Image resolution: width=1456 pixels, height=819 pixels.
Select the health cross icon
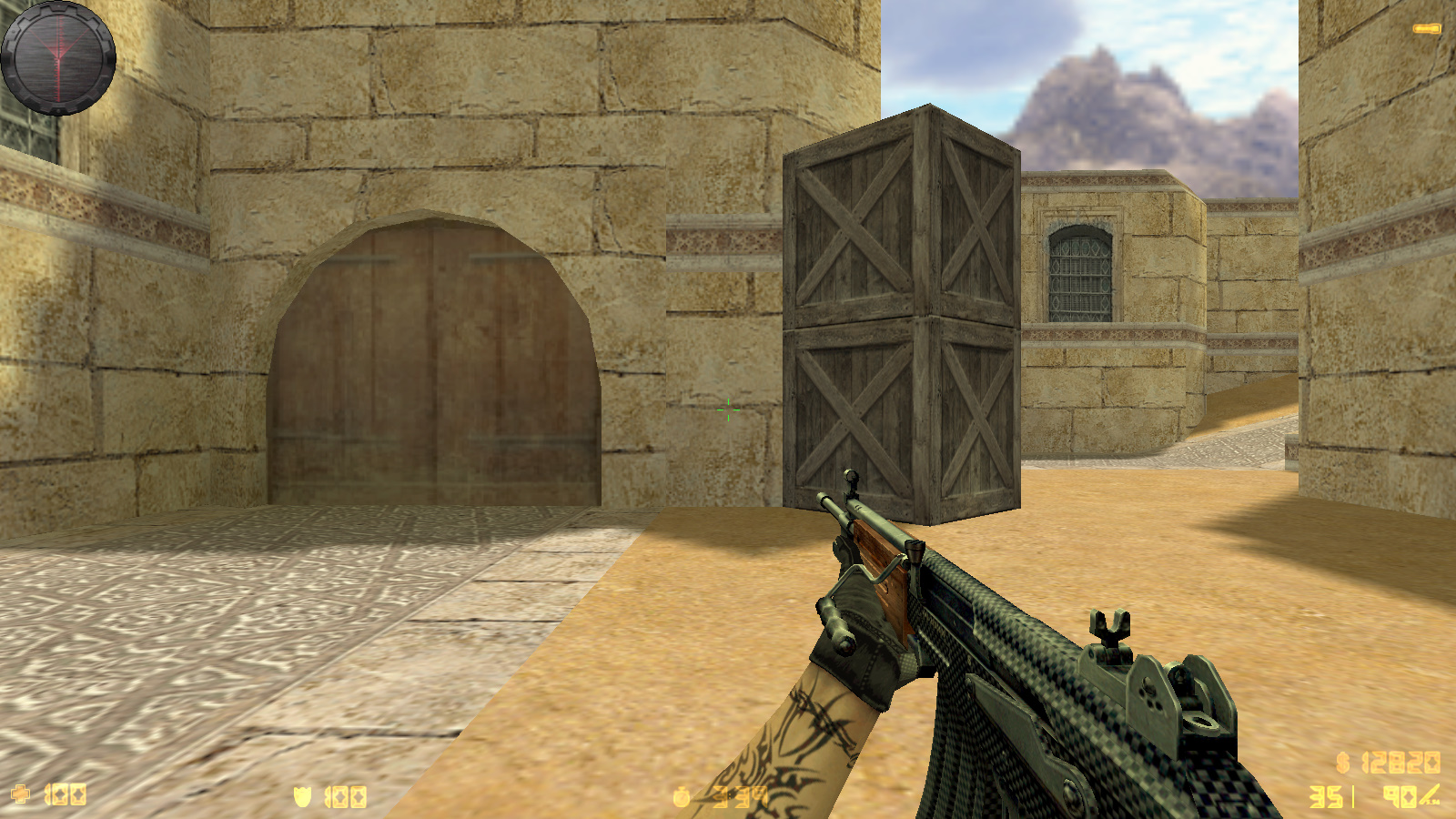pos(20,794)
